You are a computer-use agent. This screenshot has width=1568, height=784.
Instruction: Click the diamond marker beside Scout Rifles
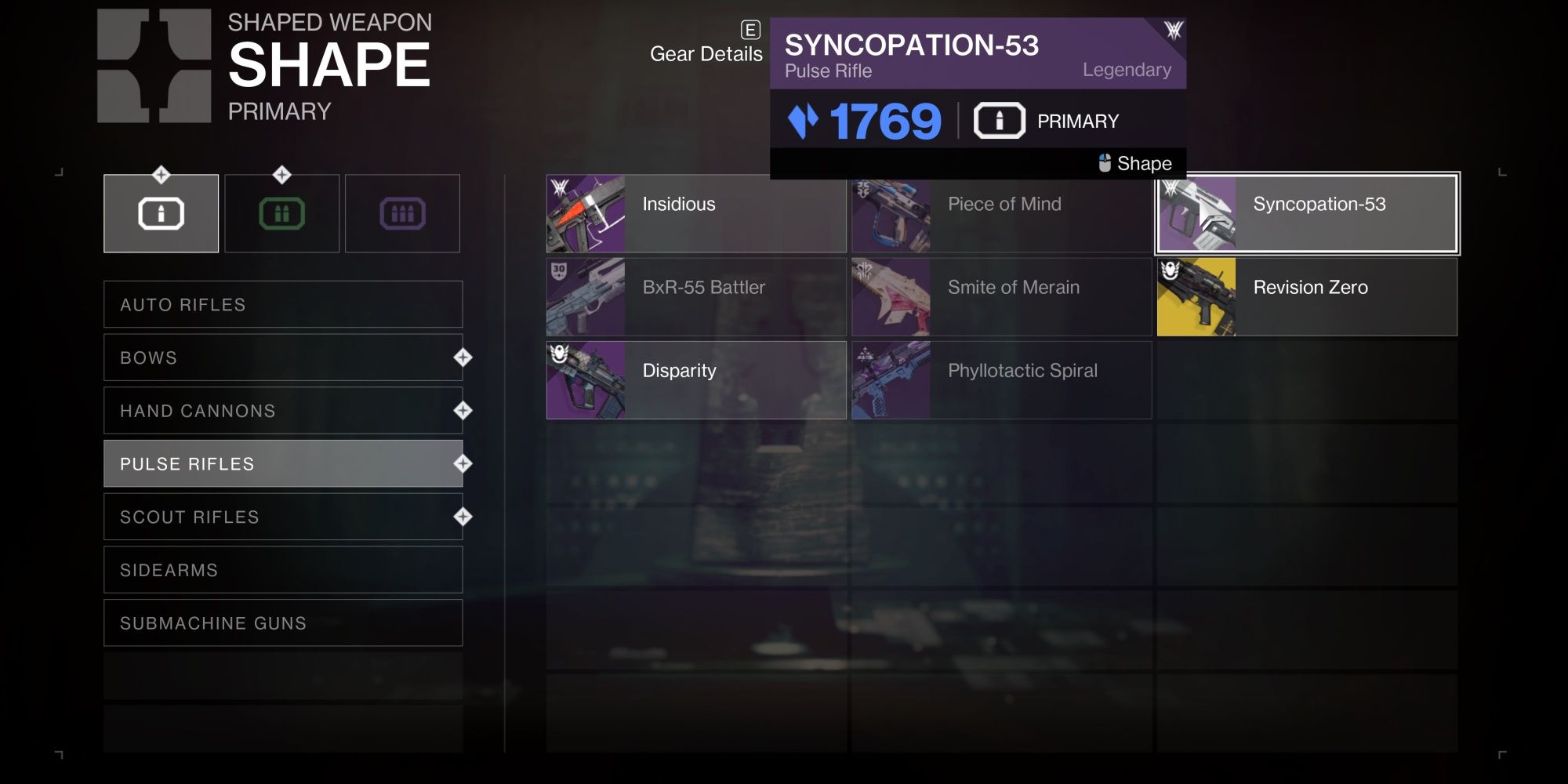pos(462,515)
